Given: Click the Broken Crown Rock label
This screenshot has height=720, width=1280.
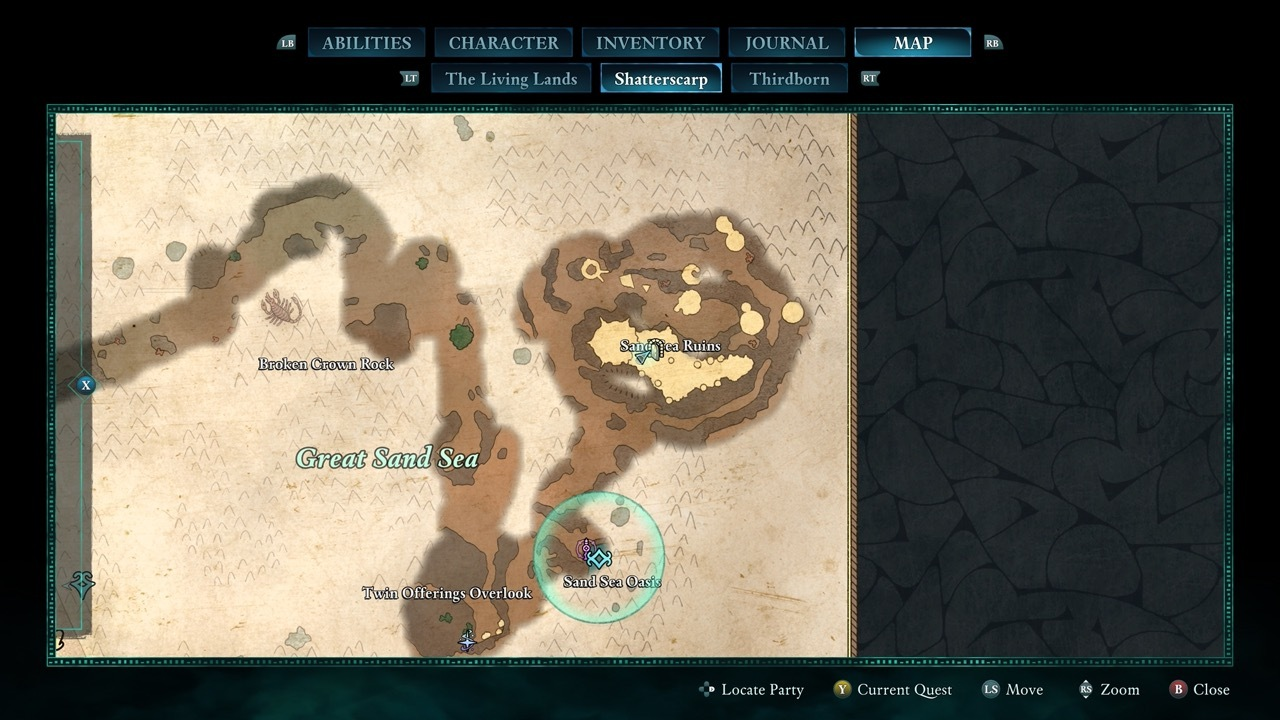Looking at the screenshot, I should (325, 364).
